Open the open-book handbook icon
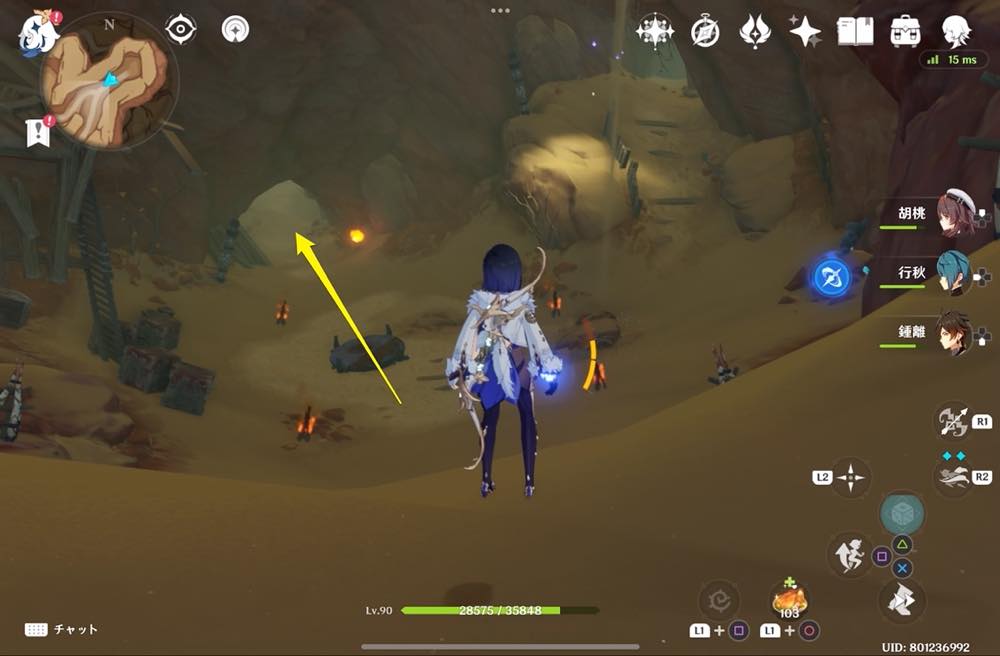The image size is (1000, 656). [x=855, y=31]
